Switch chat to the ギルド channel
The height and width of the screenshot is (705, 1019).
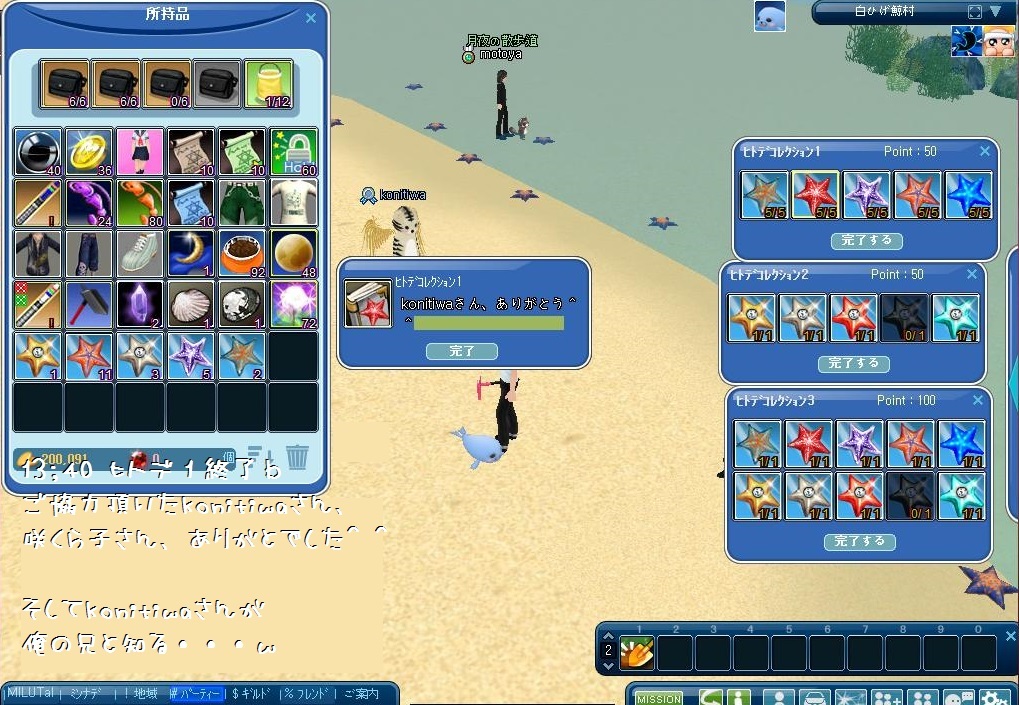coord(254,693)
